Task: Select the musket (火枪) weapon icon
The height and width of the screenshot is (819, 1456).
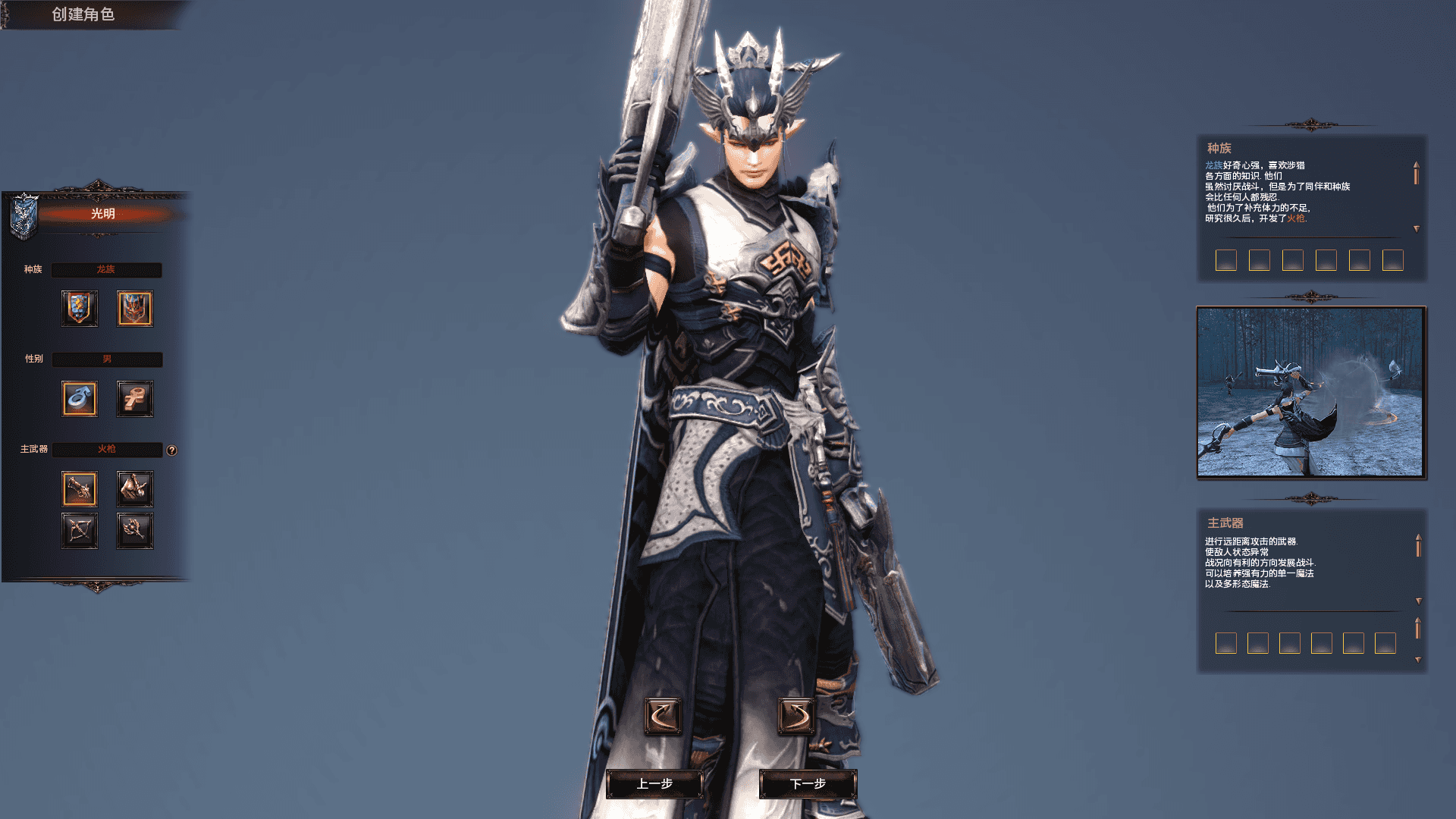Action: click(79, 488)
